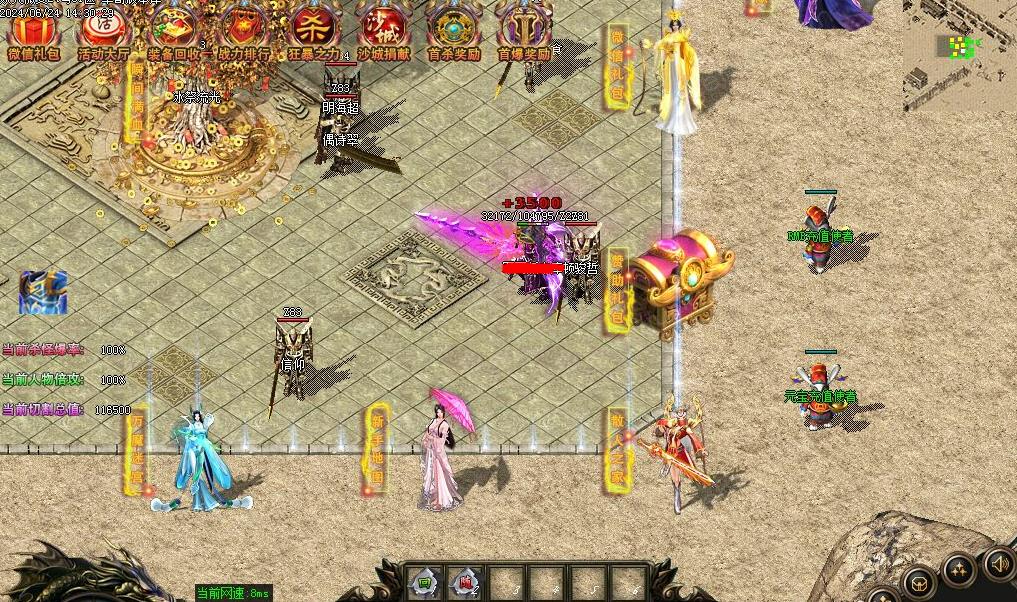
Task: Use the green item in hotbar slot 1
Action: (x=426, y=582)
